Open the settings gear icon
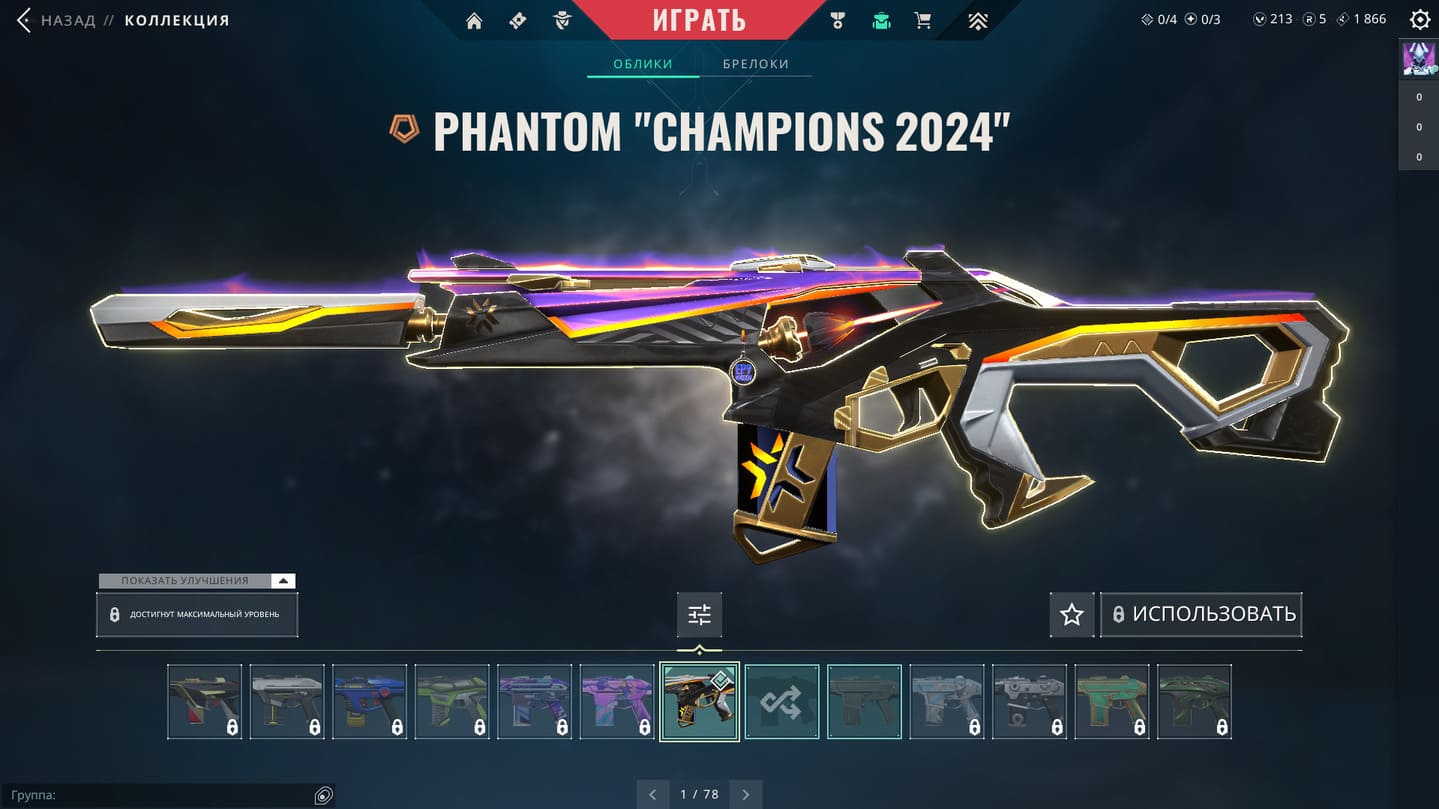1439x809 pixels. coord(1419,19)
